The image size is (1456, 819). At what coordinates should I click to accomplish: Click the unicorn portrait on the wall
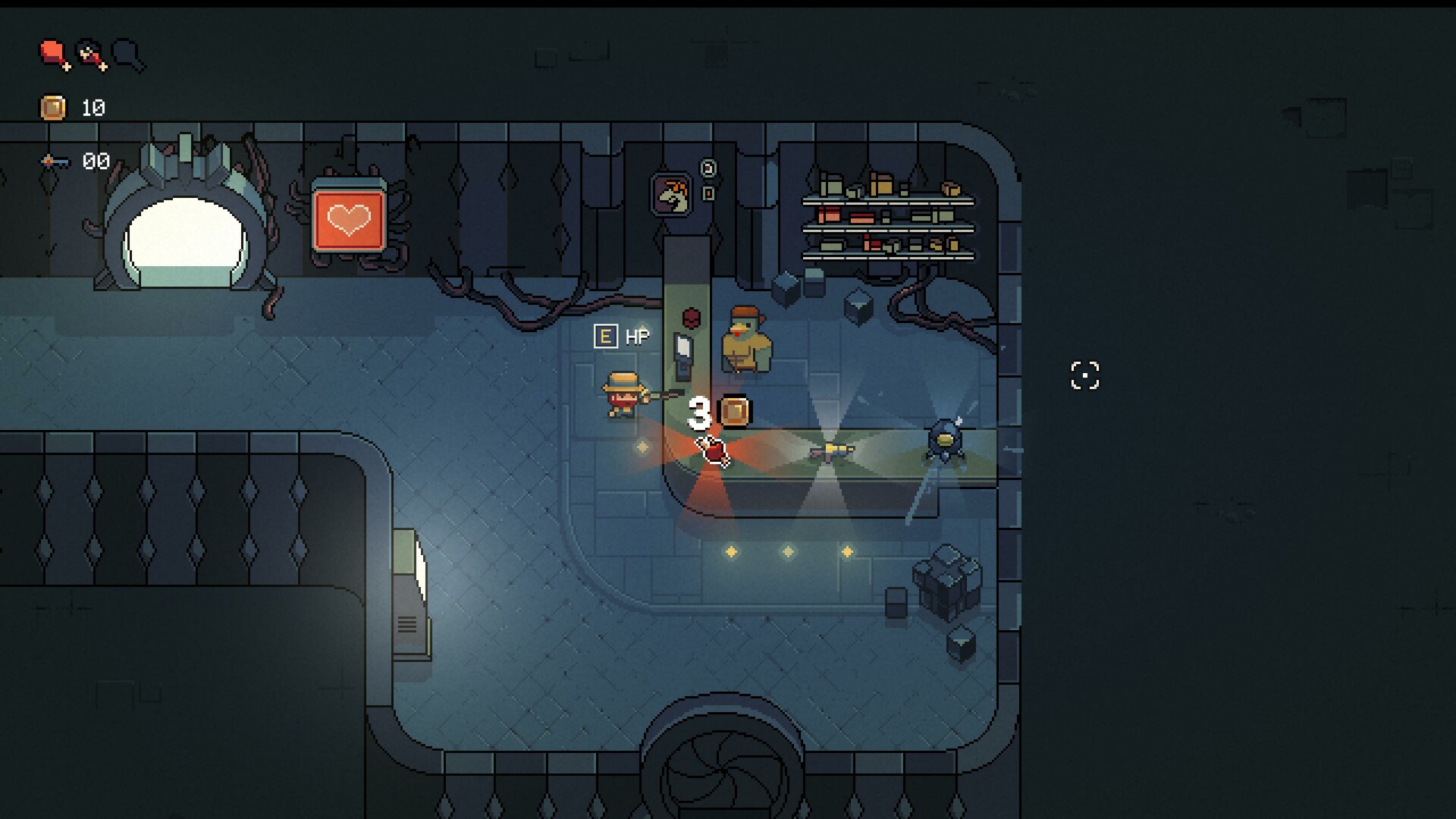(x=670, y=194)
